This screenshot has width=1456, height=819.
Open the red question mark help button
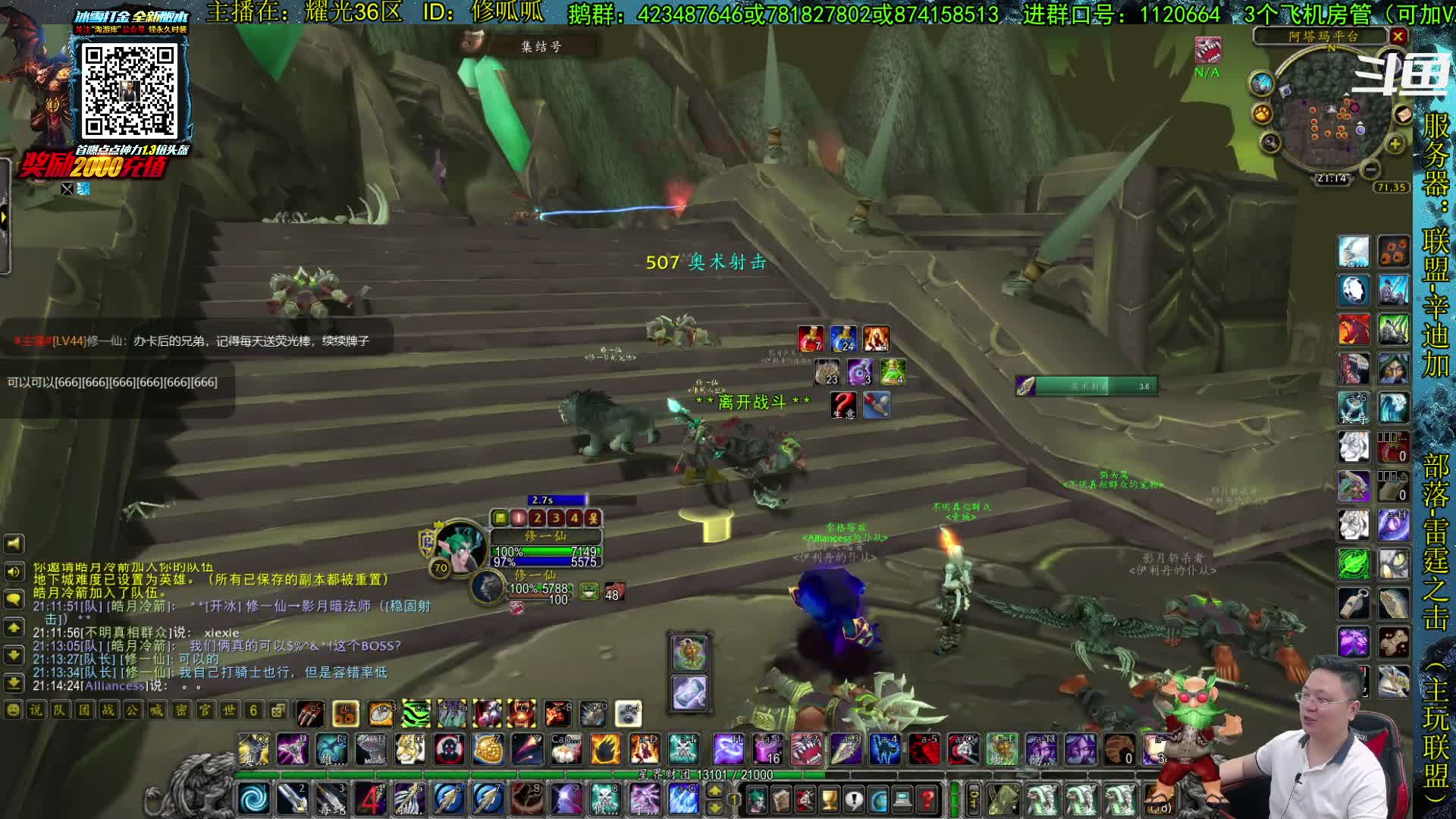927,799
